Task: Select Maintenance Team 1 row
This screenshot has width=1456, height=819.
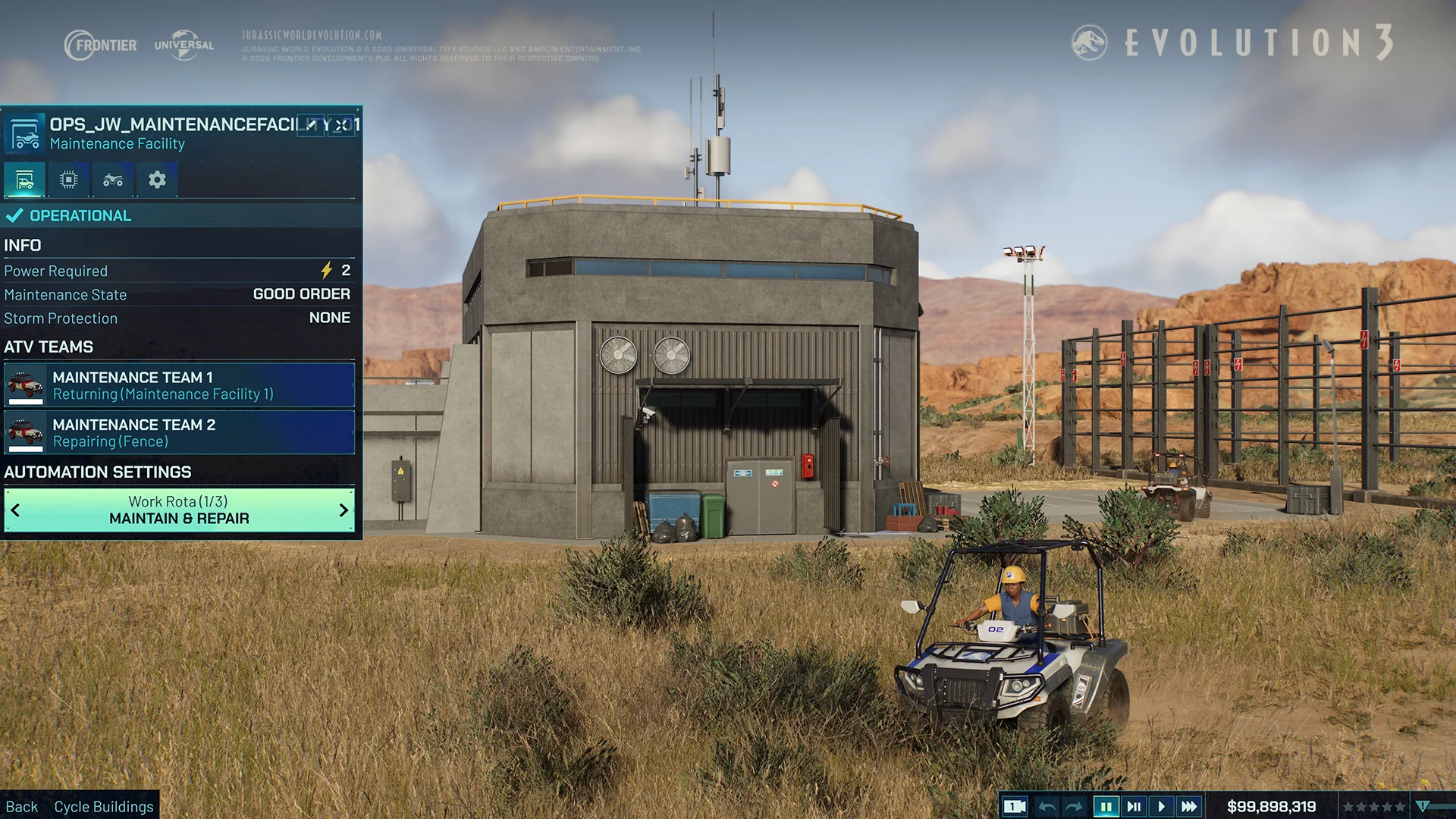Action: [x=179, y=385]
